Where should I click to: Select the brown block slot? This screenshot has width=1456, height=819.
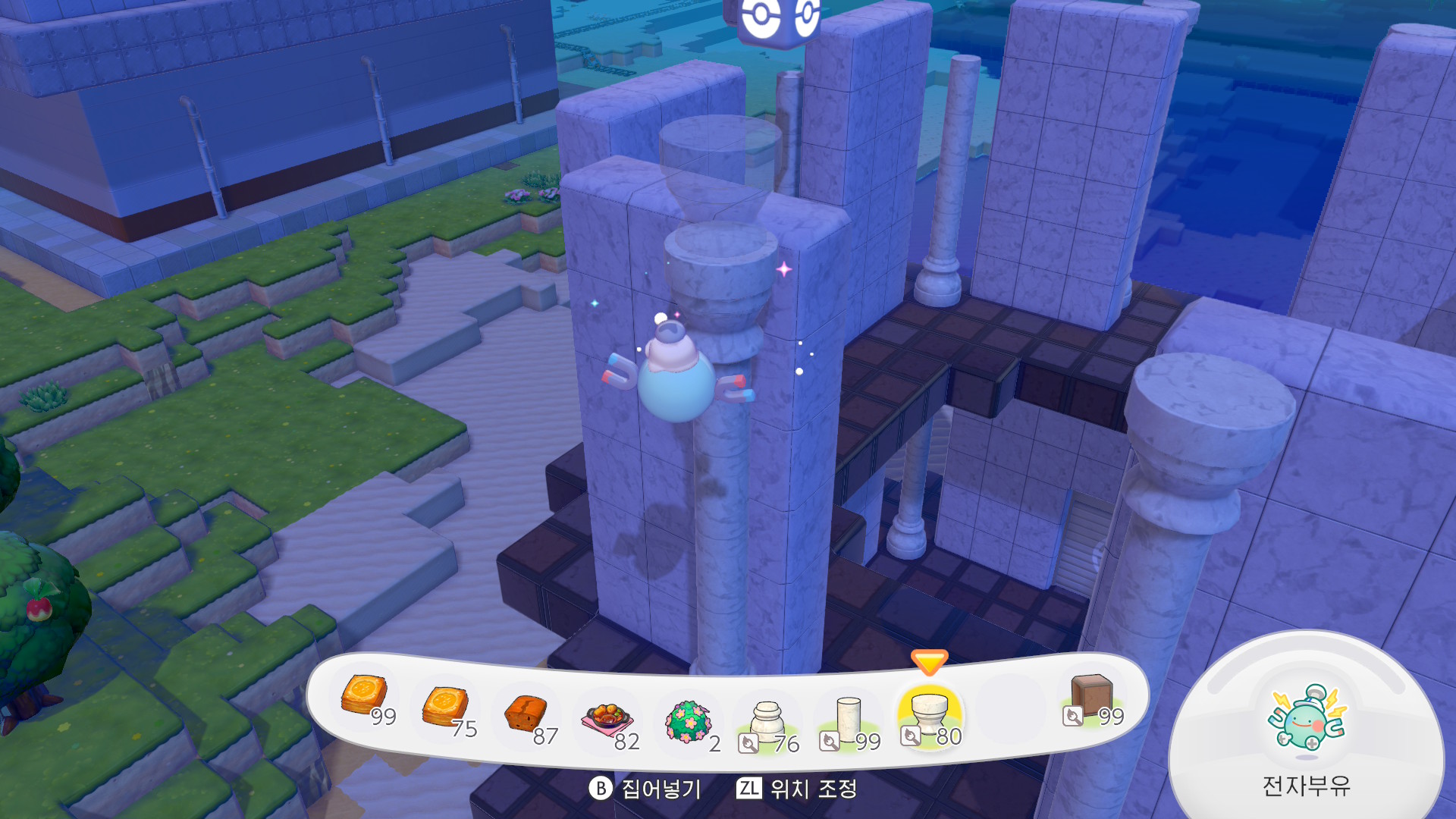pos(1091,696)
